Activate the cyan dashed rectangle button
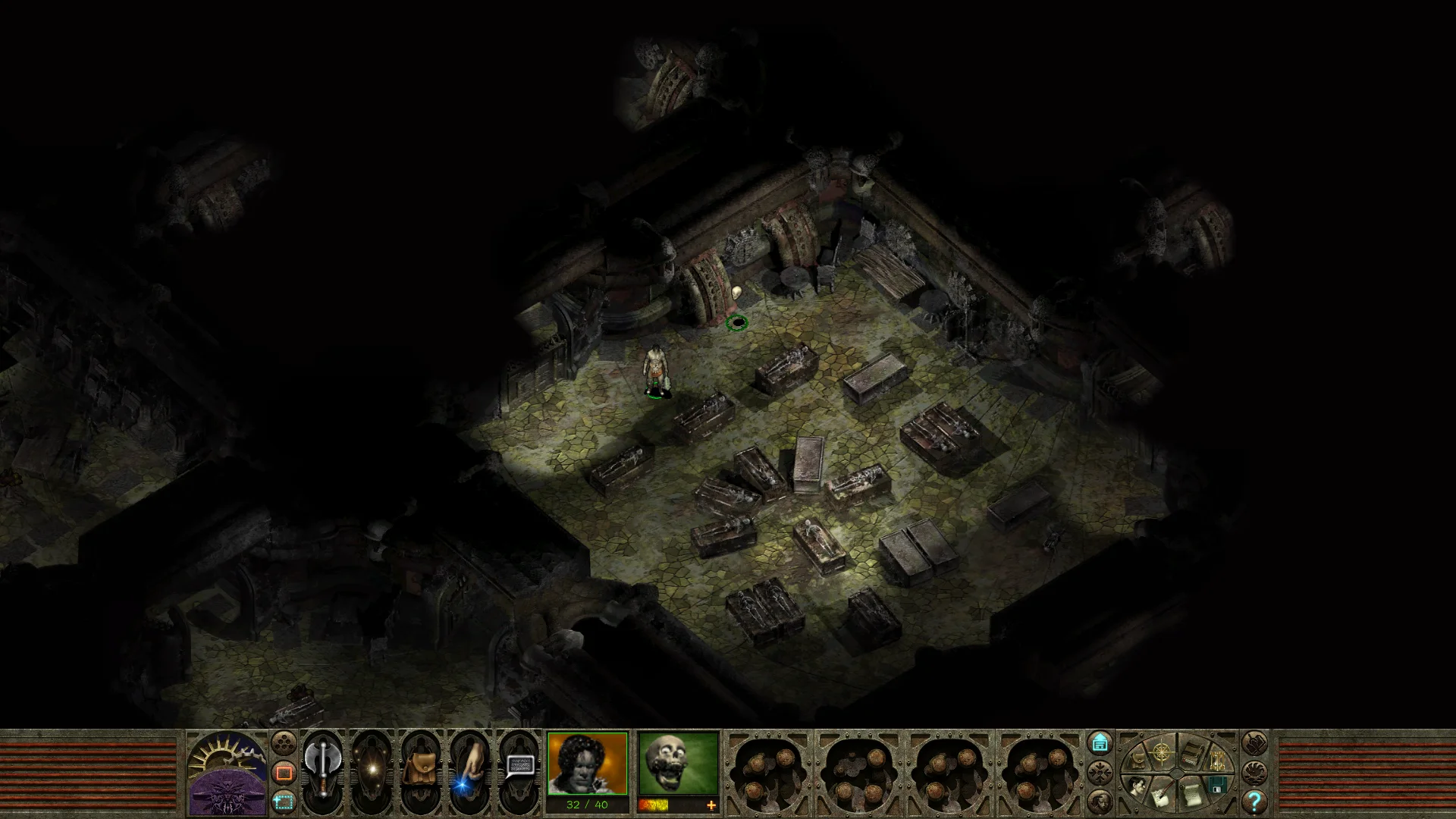The height and width of the screenshot is (819, 1456). pyautogui.click(x=284, y=801)
